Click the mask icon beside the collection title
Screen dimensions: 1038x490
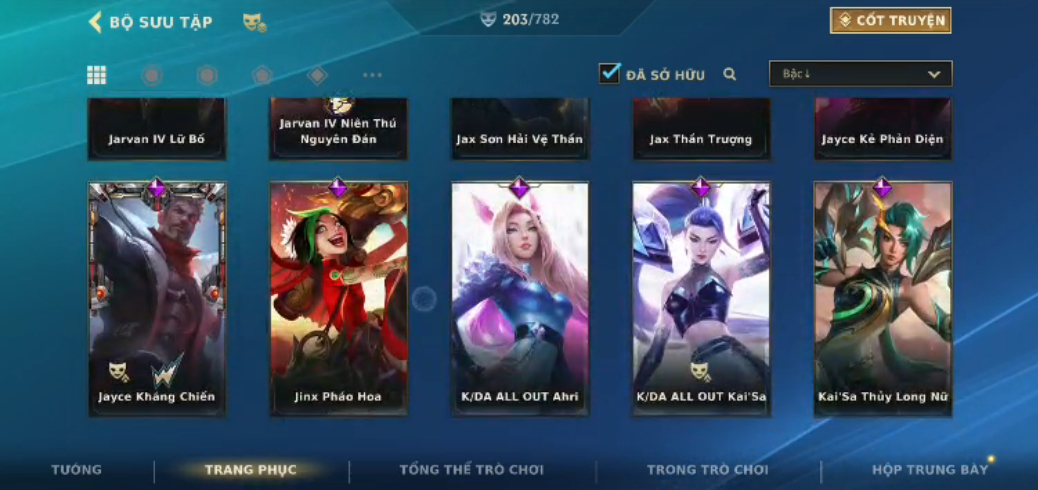point(254,22)
